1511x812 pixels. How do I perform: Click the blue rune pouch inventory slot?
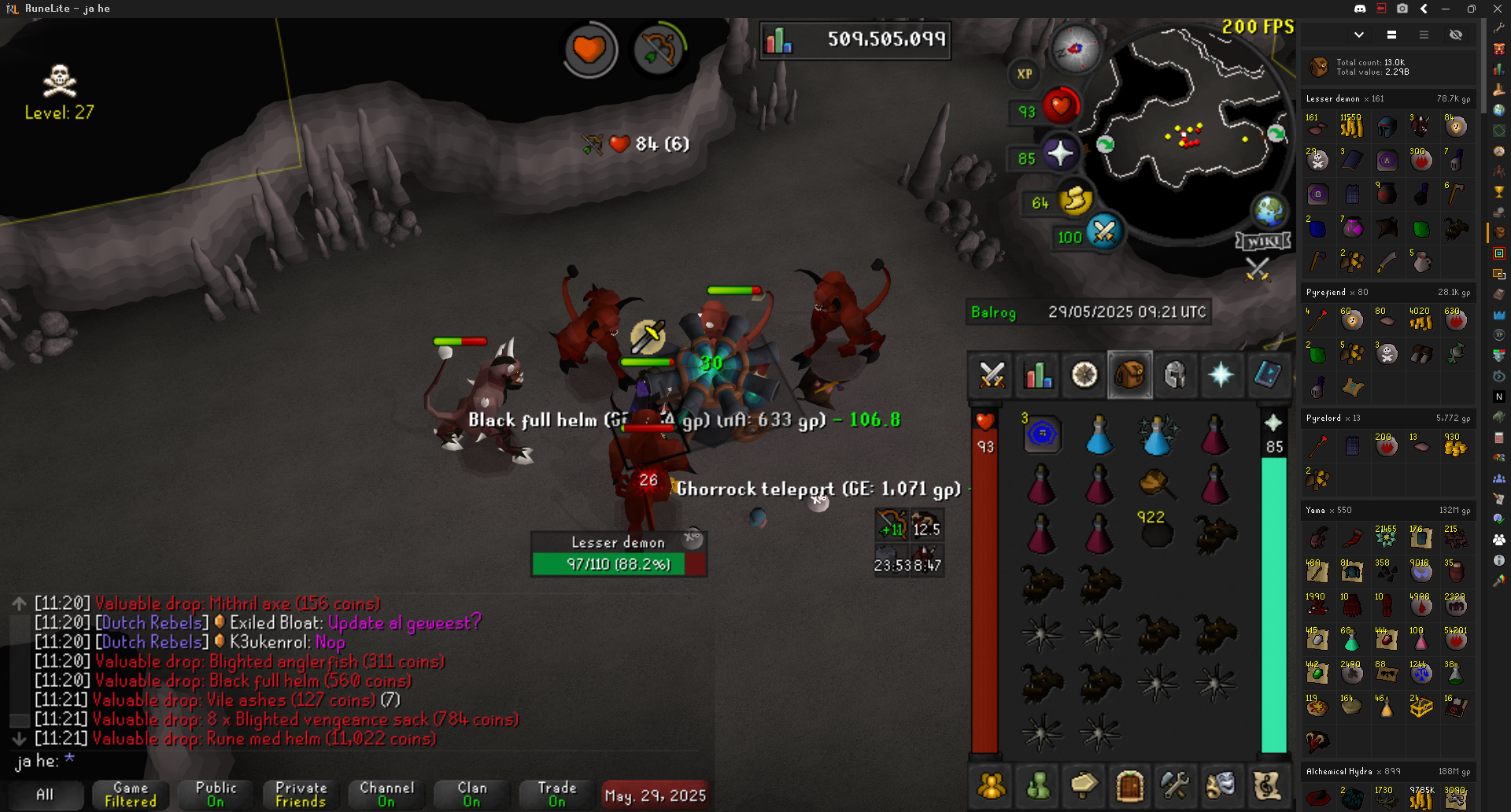pyautogui.click(x=1042, y=434)
